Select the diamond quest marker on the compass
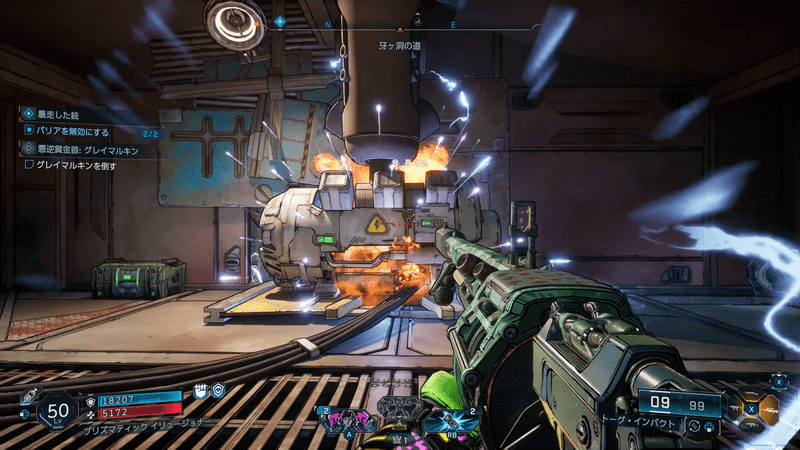 pyautogui.click(x=280, y=21)
